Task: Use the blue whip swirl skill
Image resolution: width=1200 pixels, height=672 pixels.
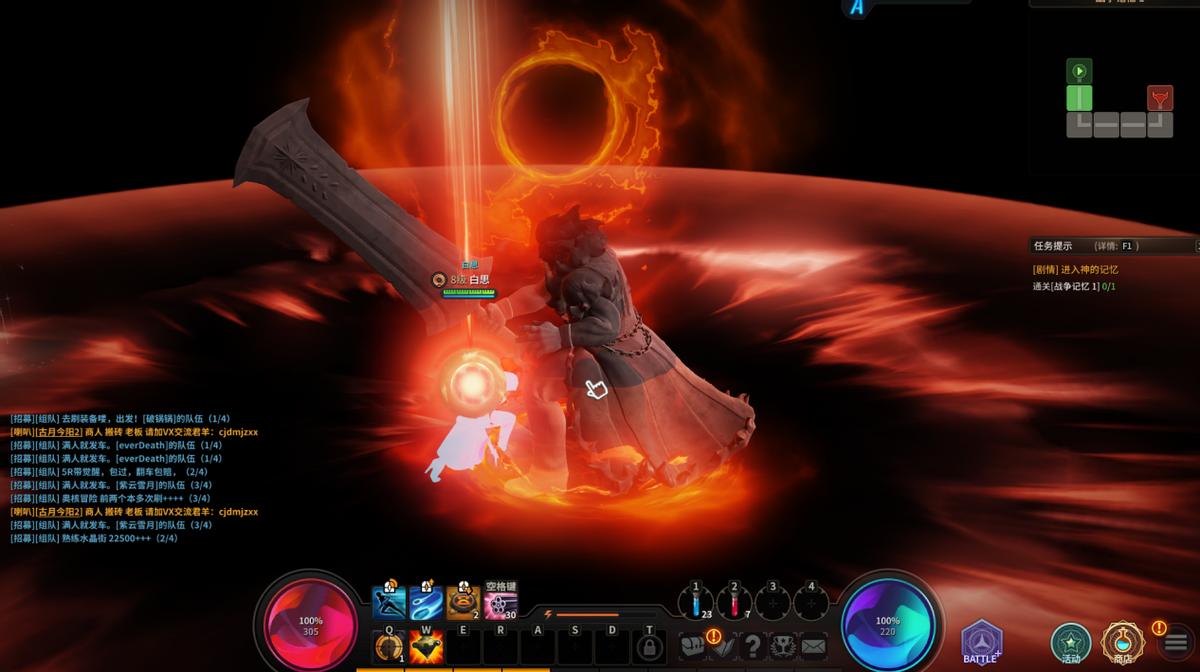Action: 426,603
